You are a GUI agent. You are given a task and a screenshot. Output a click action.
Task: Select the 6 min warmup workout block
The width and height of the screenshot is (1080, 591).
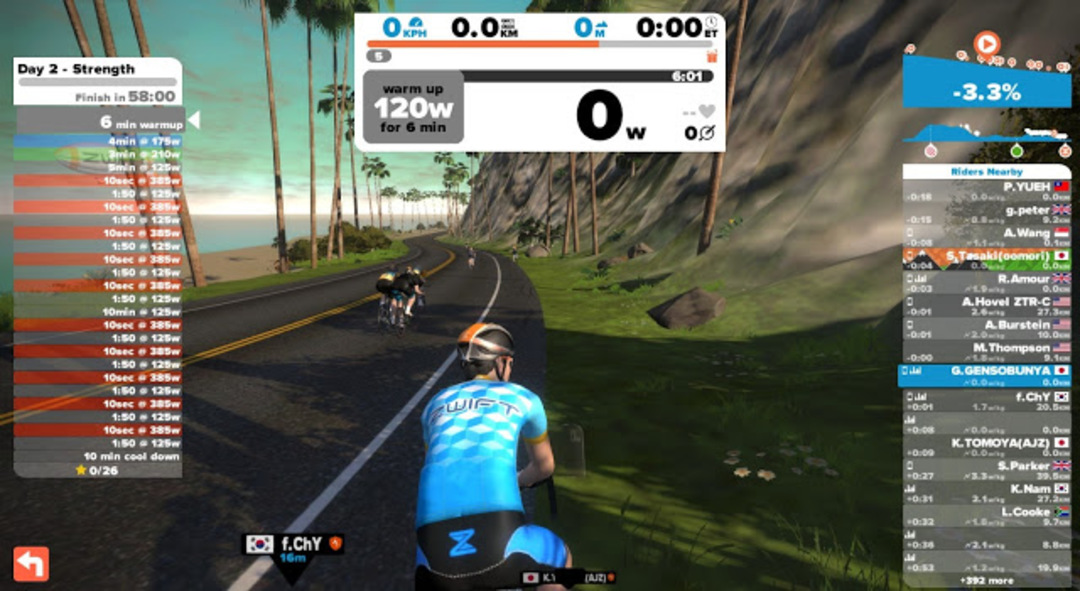[x=100, y=122]
